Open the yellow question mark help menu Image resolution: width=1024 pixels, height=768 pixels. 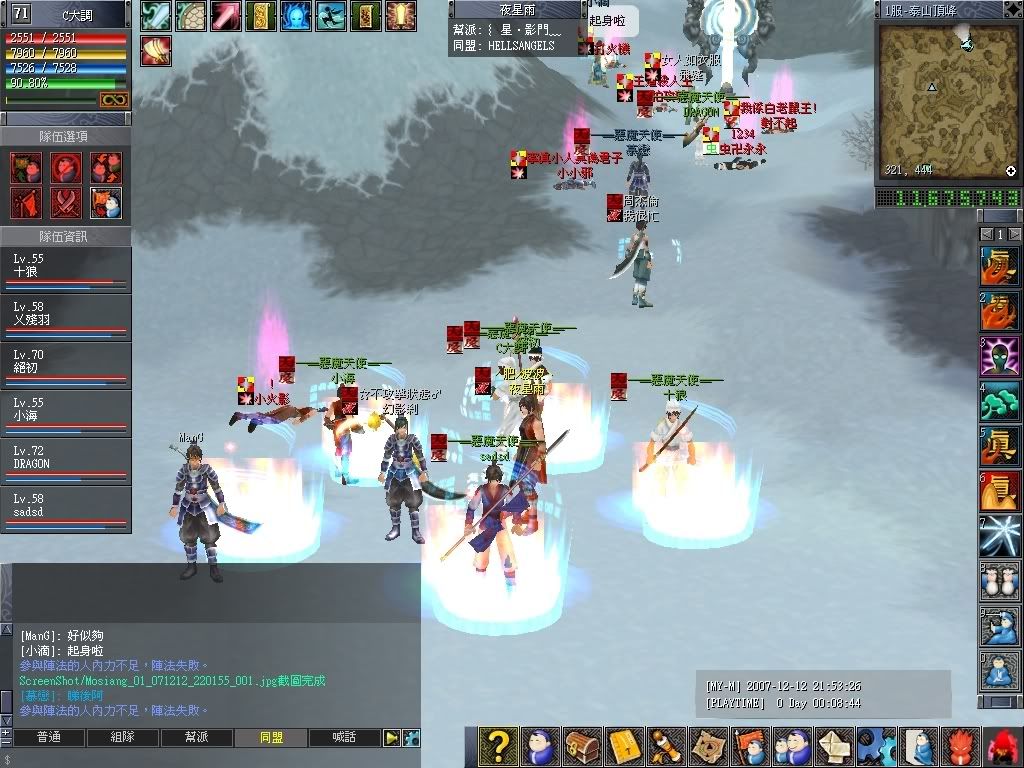point(497,747)
